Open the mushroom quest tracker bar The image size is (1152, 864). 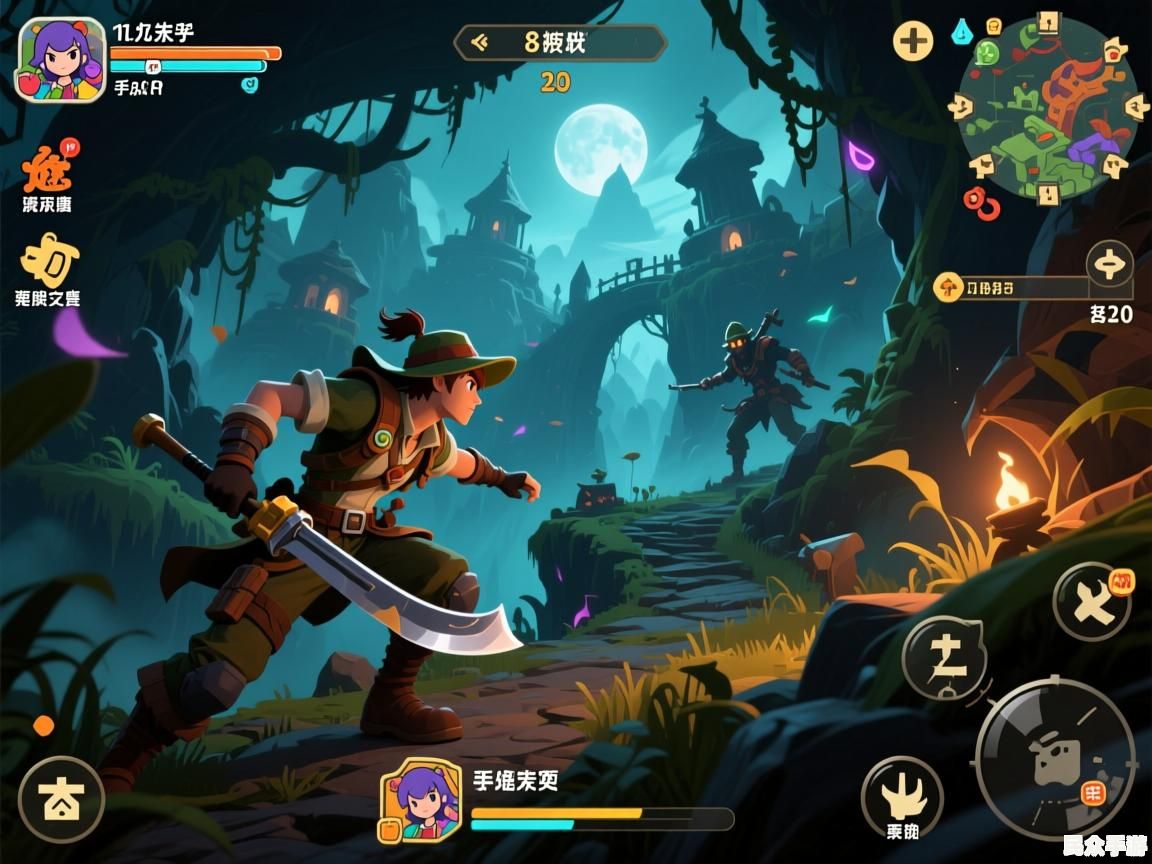coord(1010,288)
